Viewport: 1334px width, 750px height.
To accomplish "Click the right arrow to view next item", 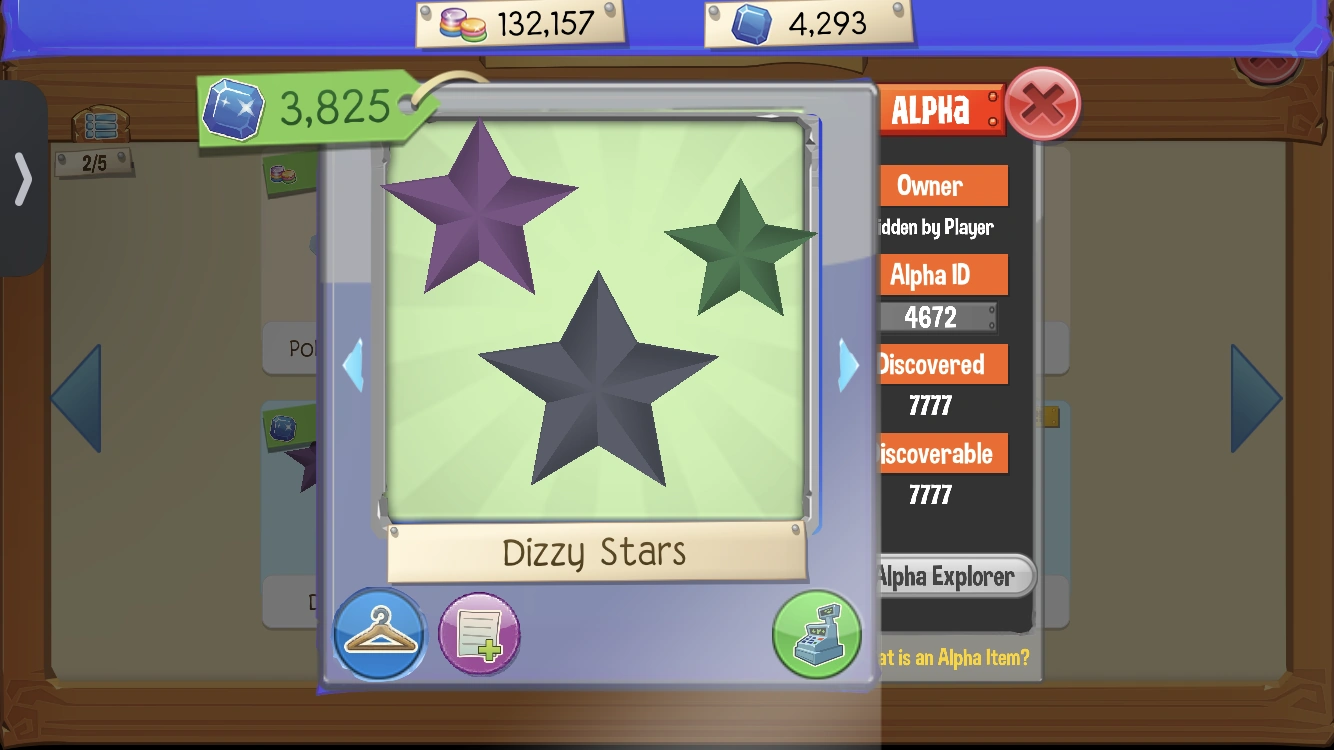I will (x=847, y=364).
